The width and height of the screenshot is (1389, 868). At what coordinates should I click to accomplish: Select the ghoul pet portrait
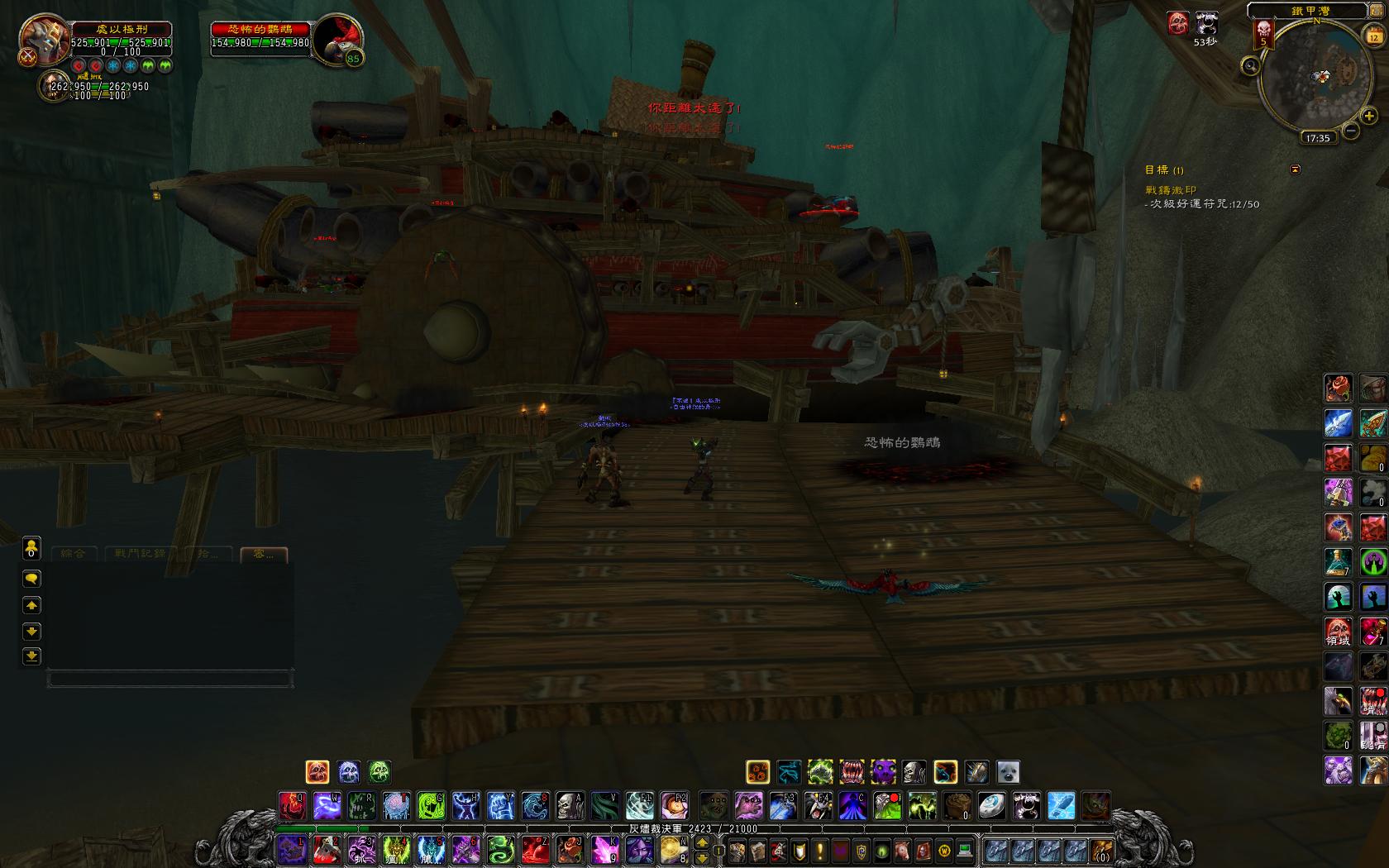click(x=52, y=85)
